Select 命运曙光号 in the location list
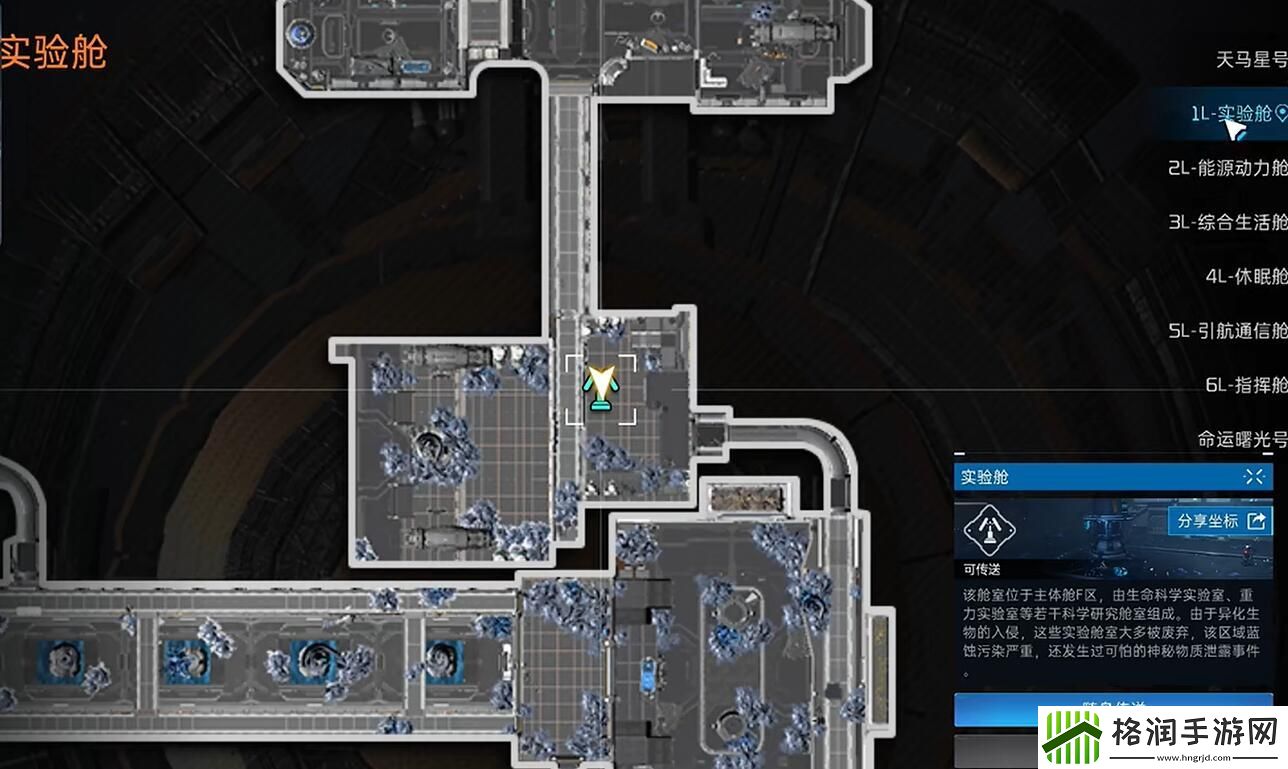This screenshot has height=769, width=1288. coord(1242,439)
